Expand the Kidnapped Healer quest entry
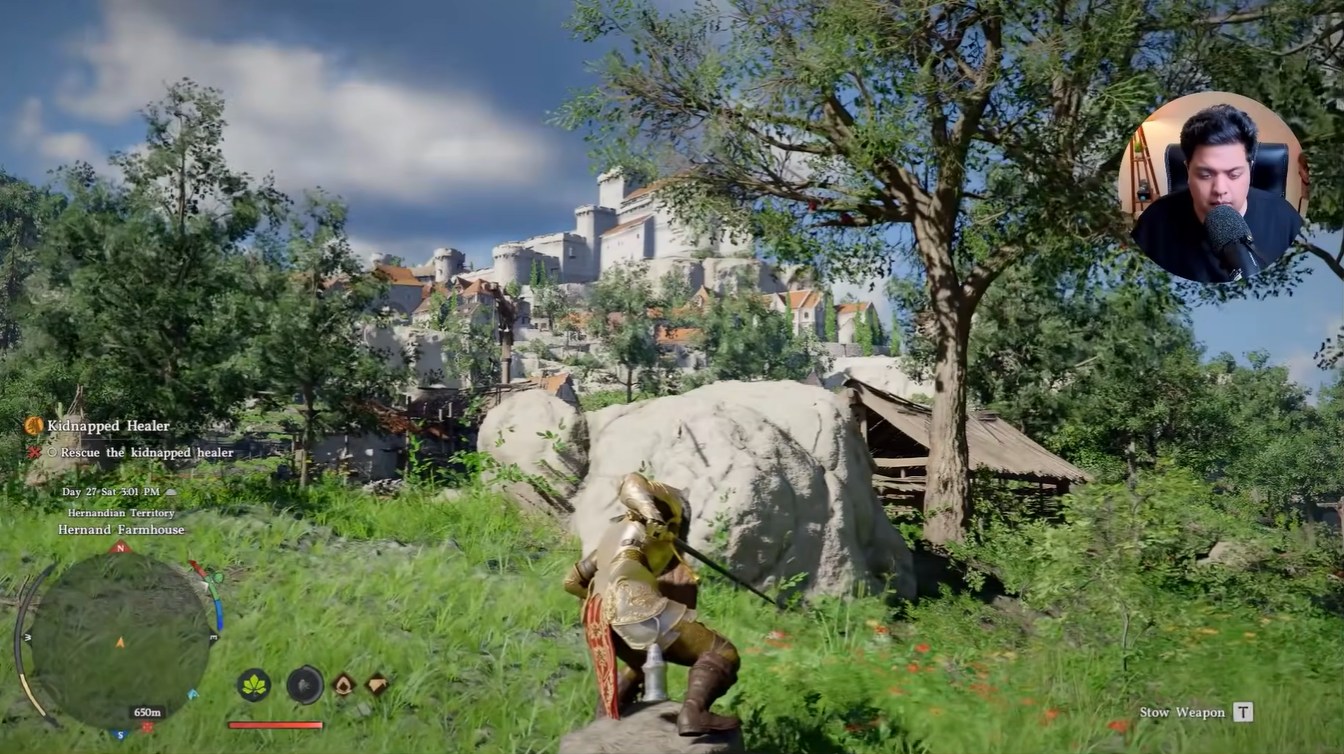Image resolution: width=1344 pixels, height=754 pixels. click(x=111, y=426)
